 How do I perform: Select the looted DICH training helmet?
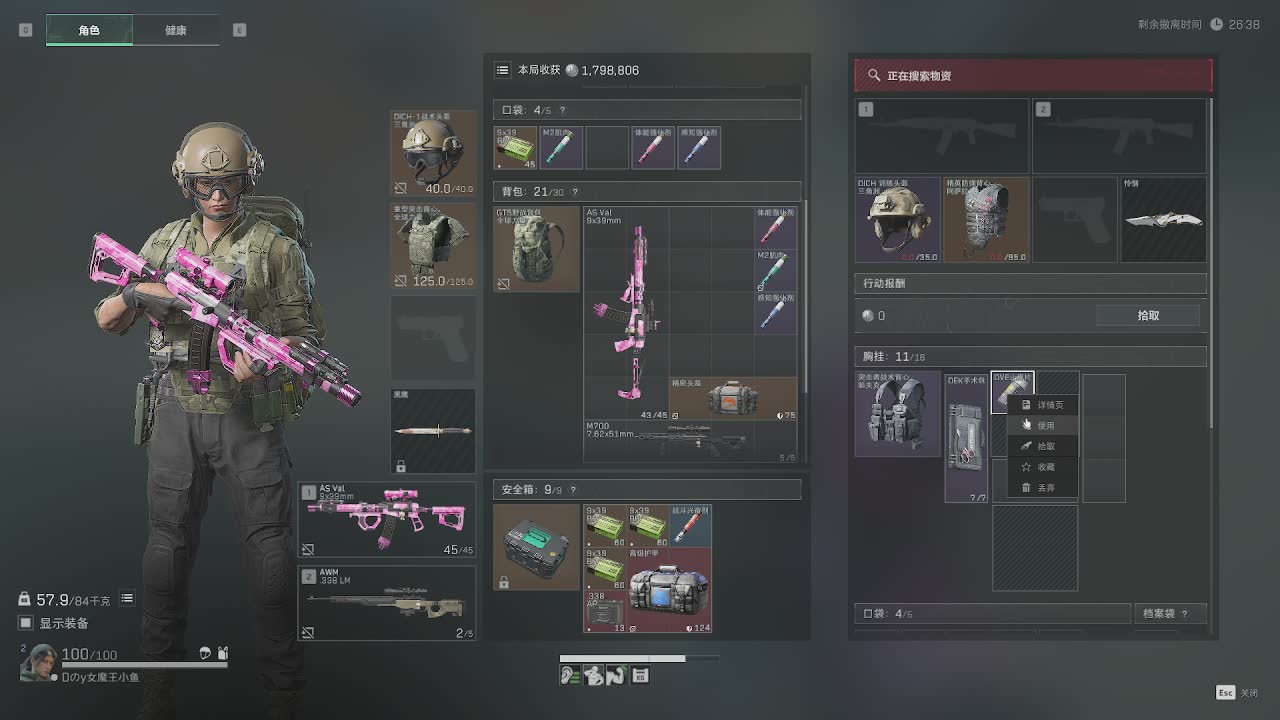(x=897, y=220)
